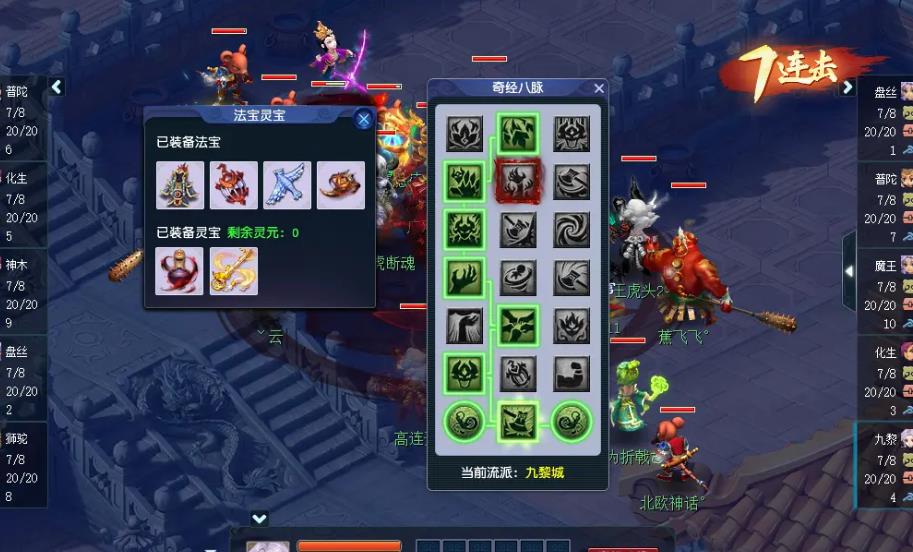Close the 奇经八脉 window
The height and width of the screenshot is (552, 913).
pyautogui.click(x=599, y=88)
